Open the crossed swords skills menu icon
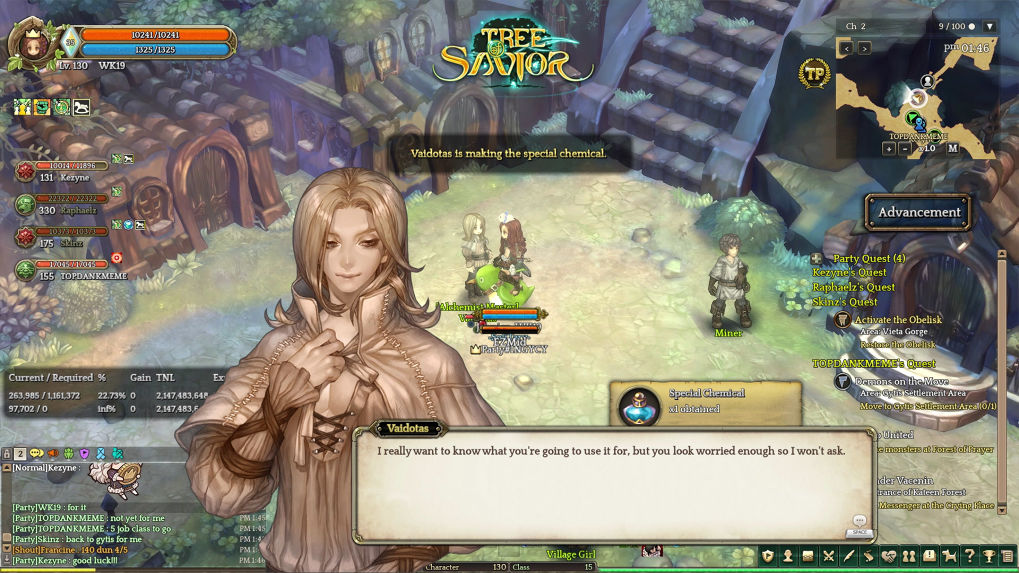Viewport: 1019px width, 573px height. click(828, 556)
